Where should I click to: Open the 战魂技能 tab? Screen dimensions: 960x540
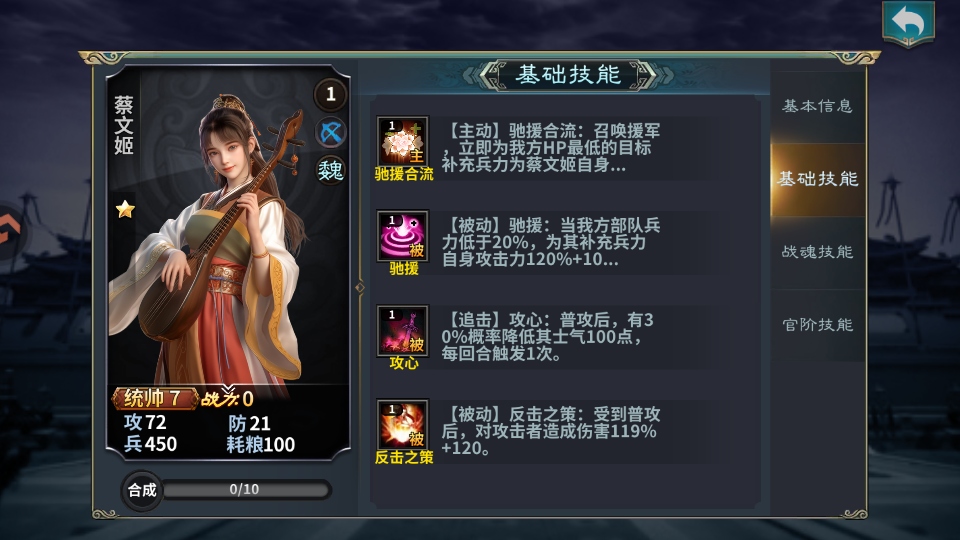[x=817, y=252]
